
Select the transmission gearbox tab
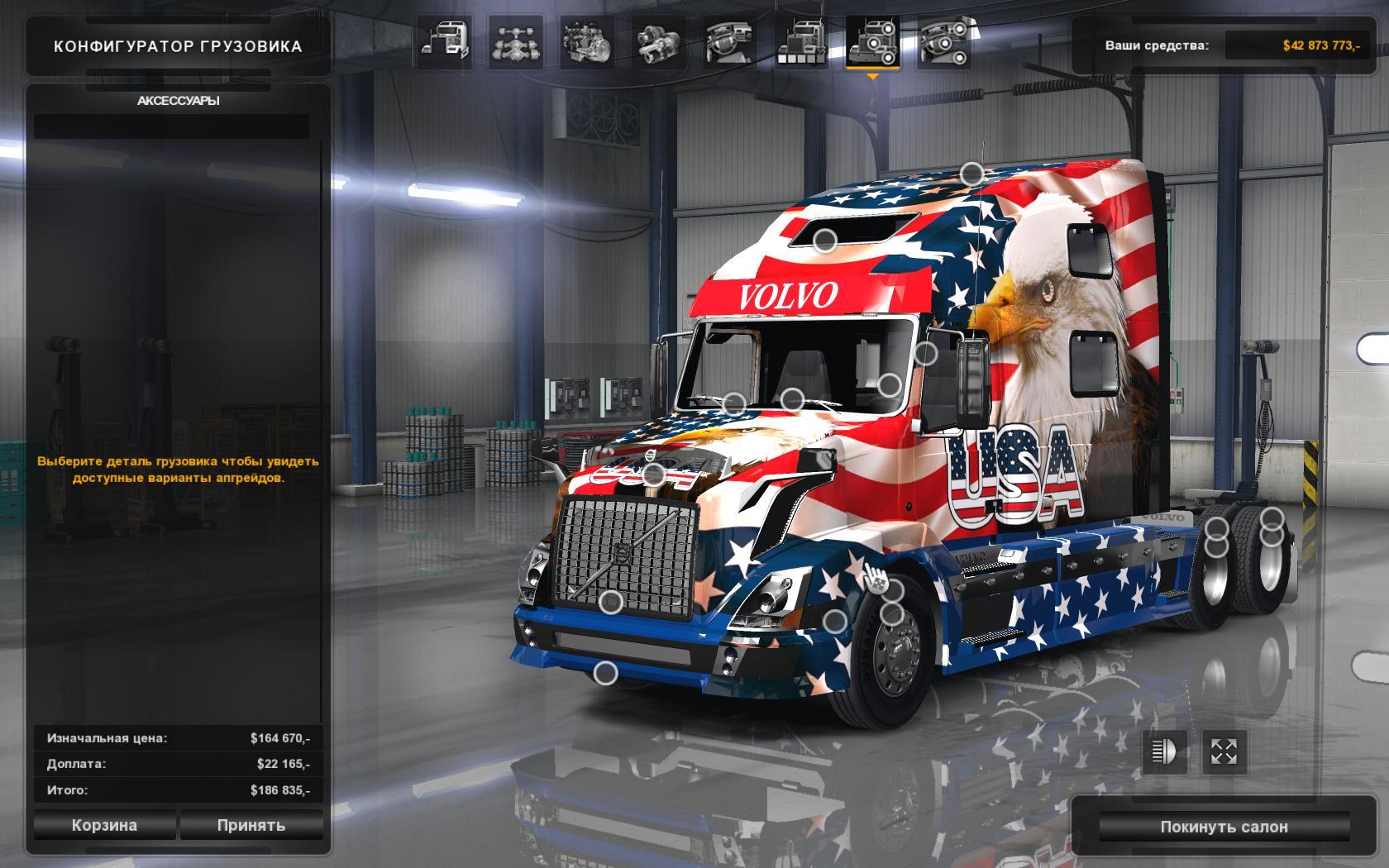pos(658,41)
